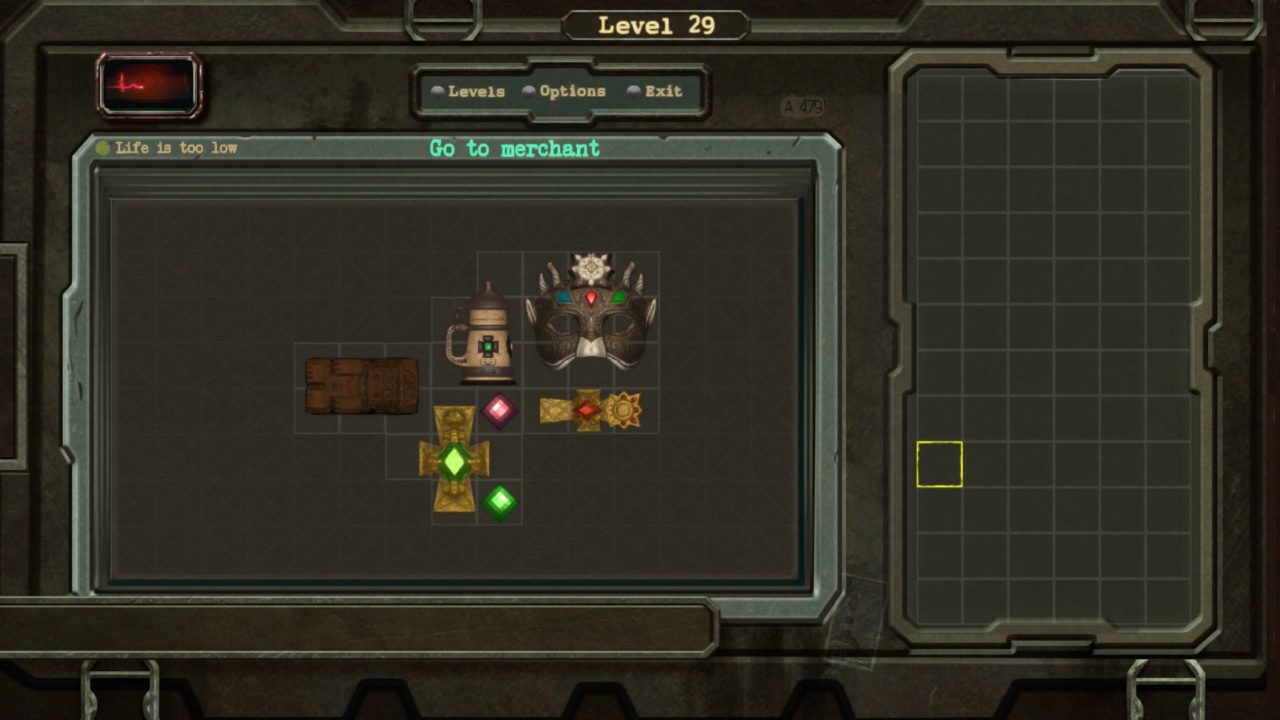Select the pink diamond gem
This screenshot has width=1280, height=720.
(498, 410)
